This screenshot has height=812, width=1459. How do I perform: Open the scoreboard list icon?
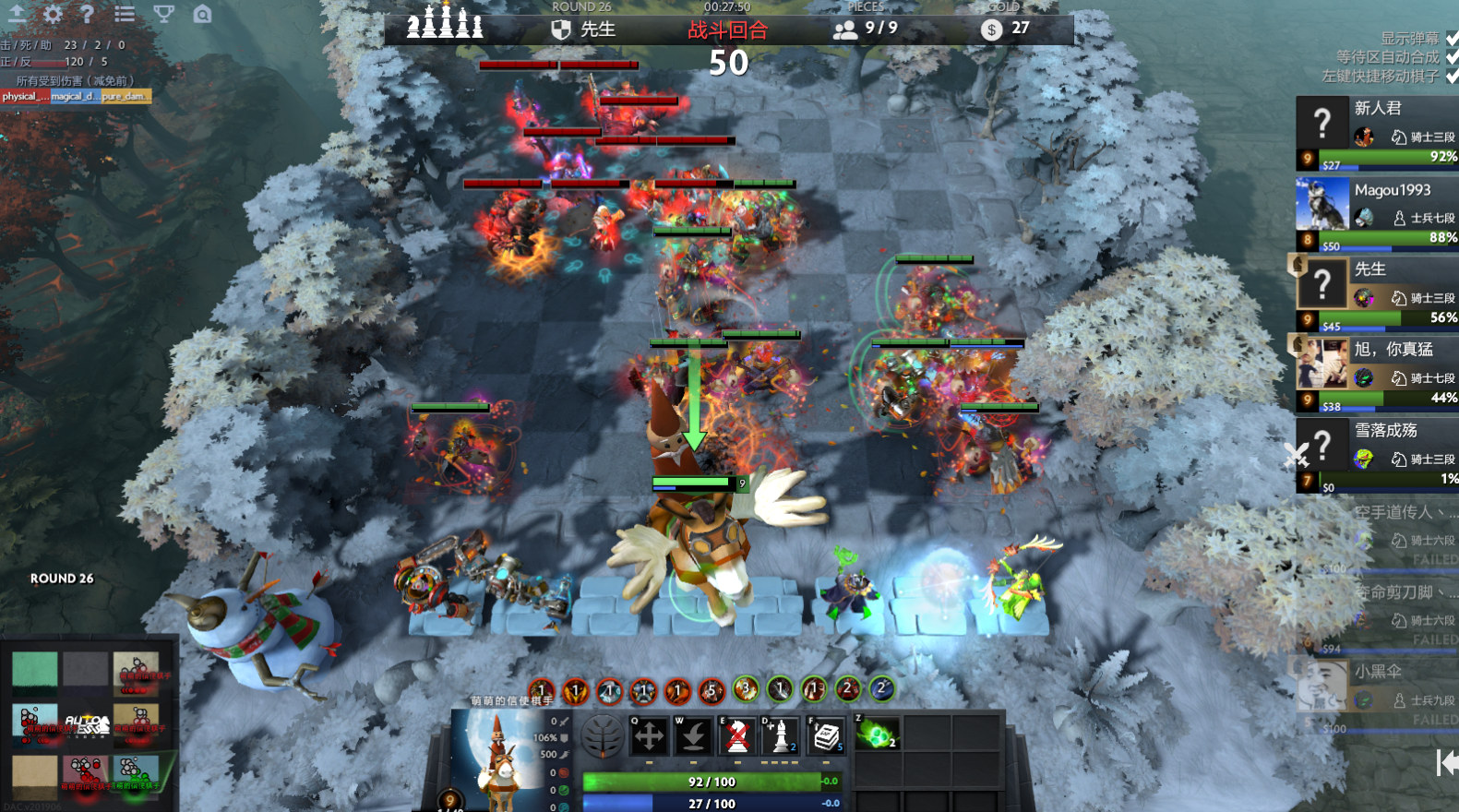click(125, 14)
